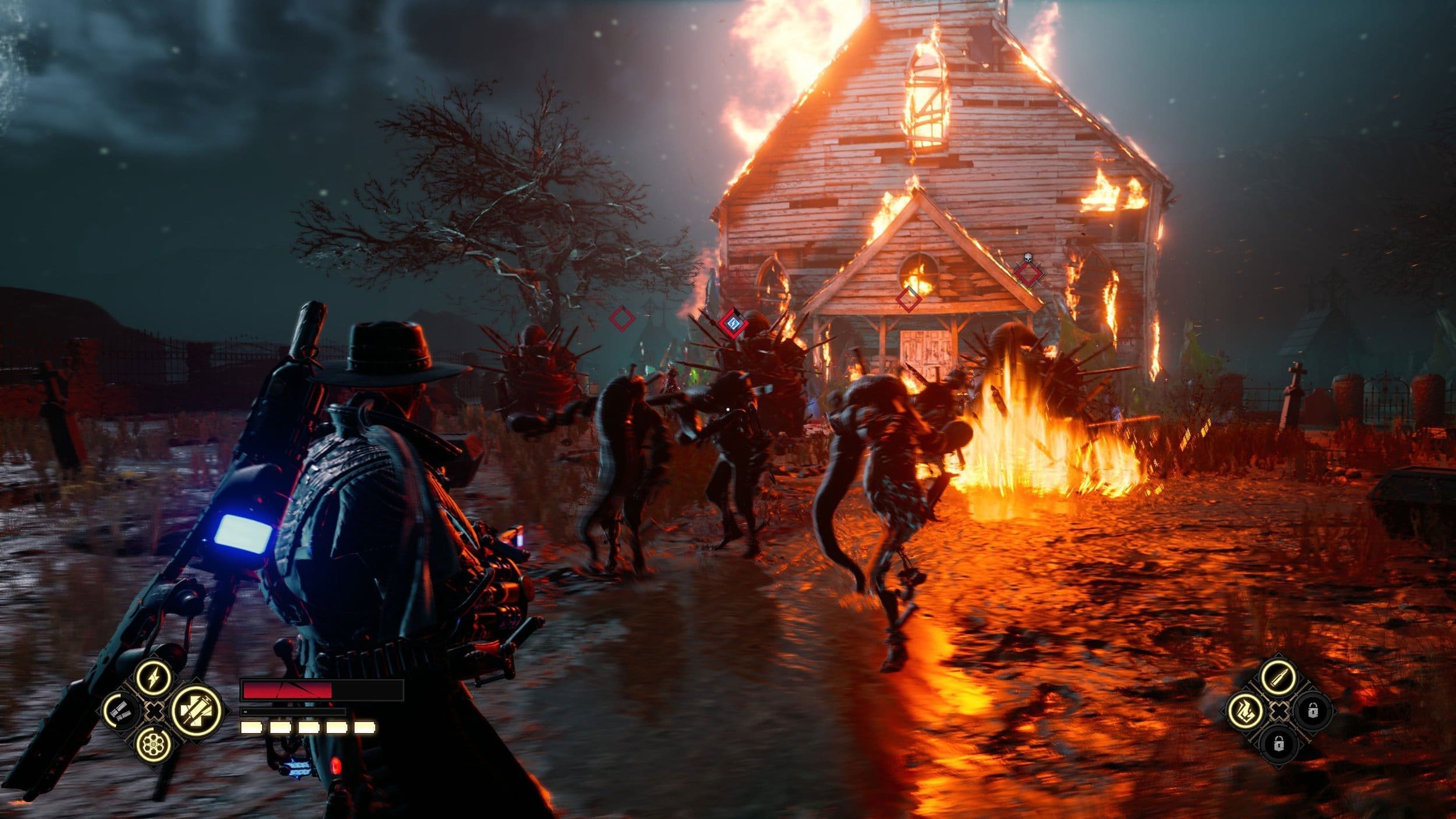This screenshot has height=819, width=1456.
Task: Click the X cross center of the weapon wheel
Action: click(1280, 712)
